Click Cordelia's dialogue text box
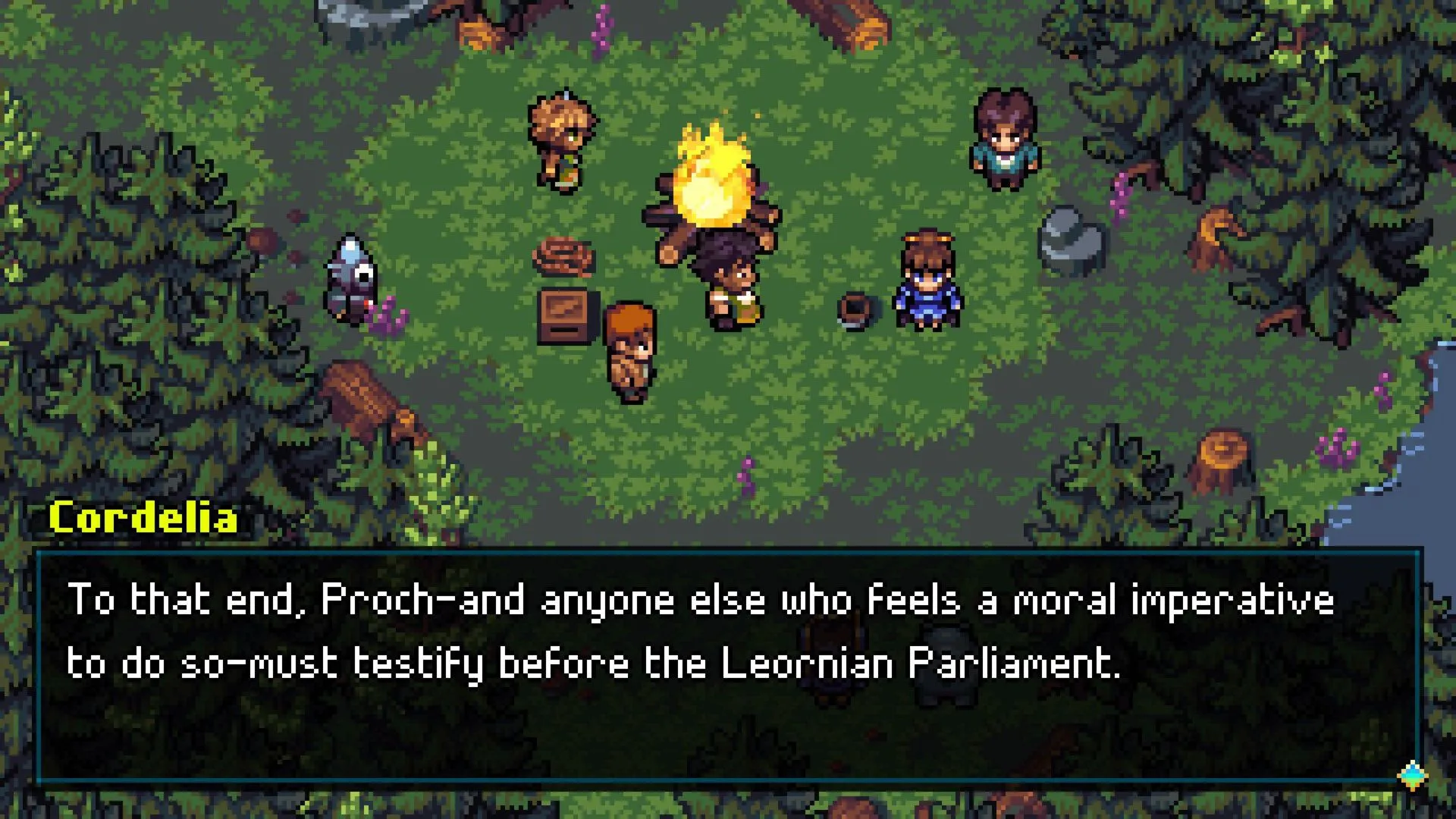The height and width of the screenshot is (819, 1456). [726, 666]
